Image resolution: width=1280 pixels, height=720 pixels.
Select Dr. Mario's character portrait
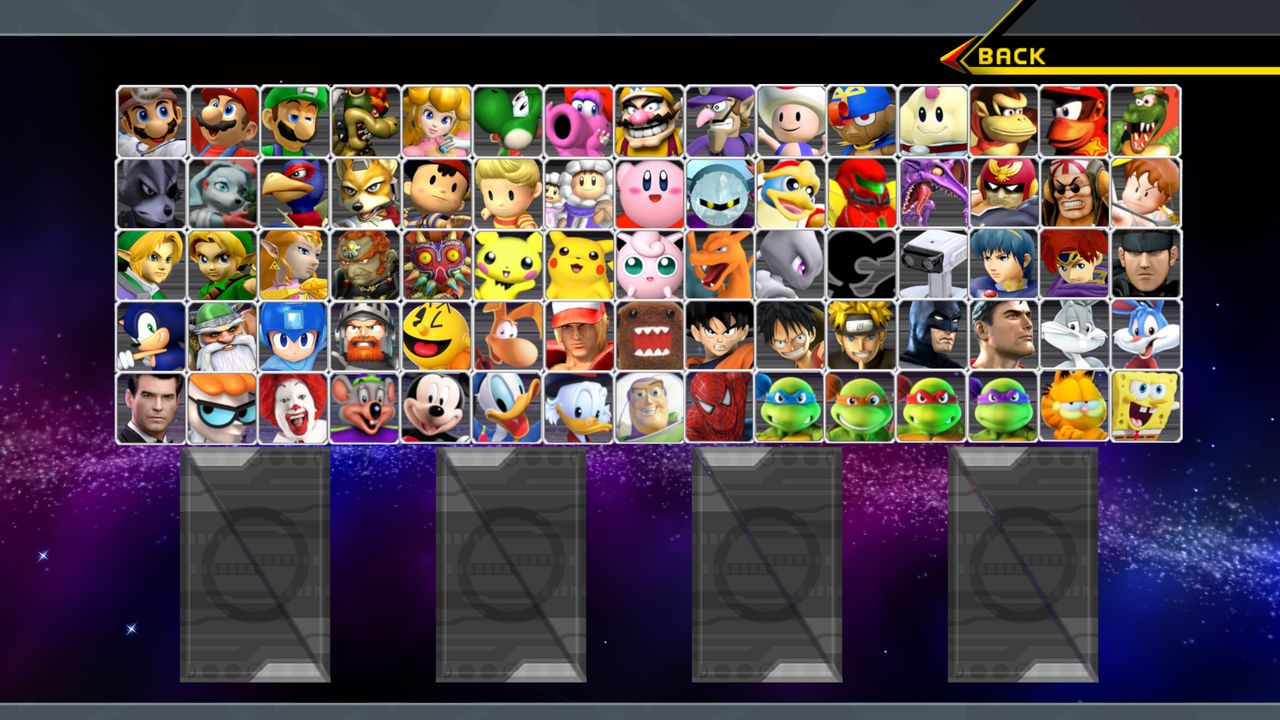coord(150,120)
